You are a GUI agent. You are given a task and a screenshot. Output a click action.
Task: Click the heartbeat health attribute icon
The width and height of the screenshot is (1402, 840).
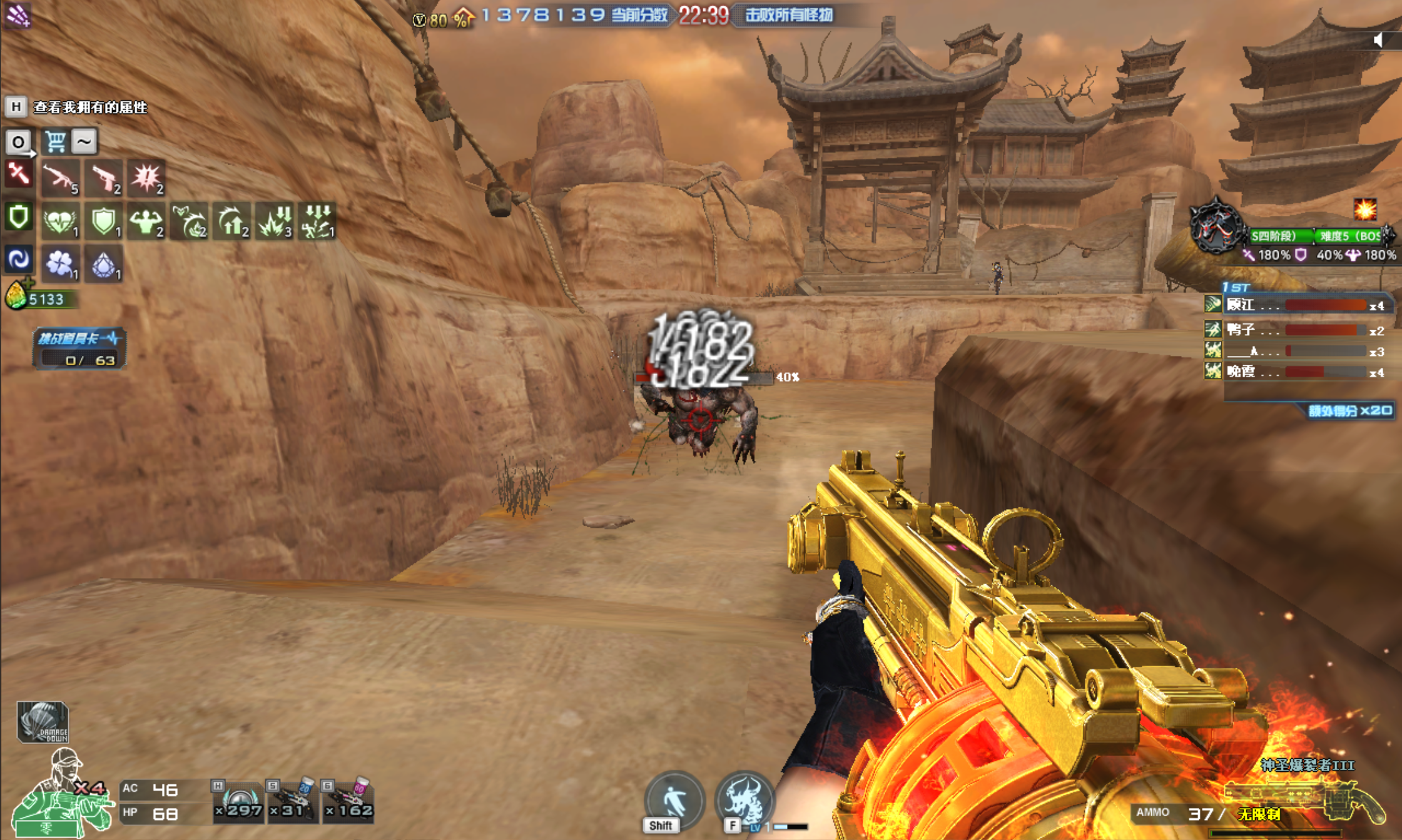[61, 221]
